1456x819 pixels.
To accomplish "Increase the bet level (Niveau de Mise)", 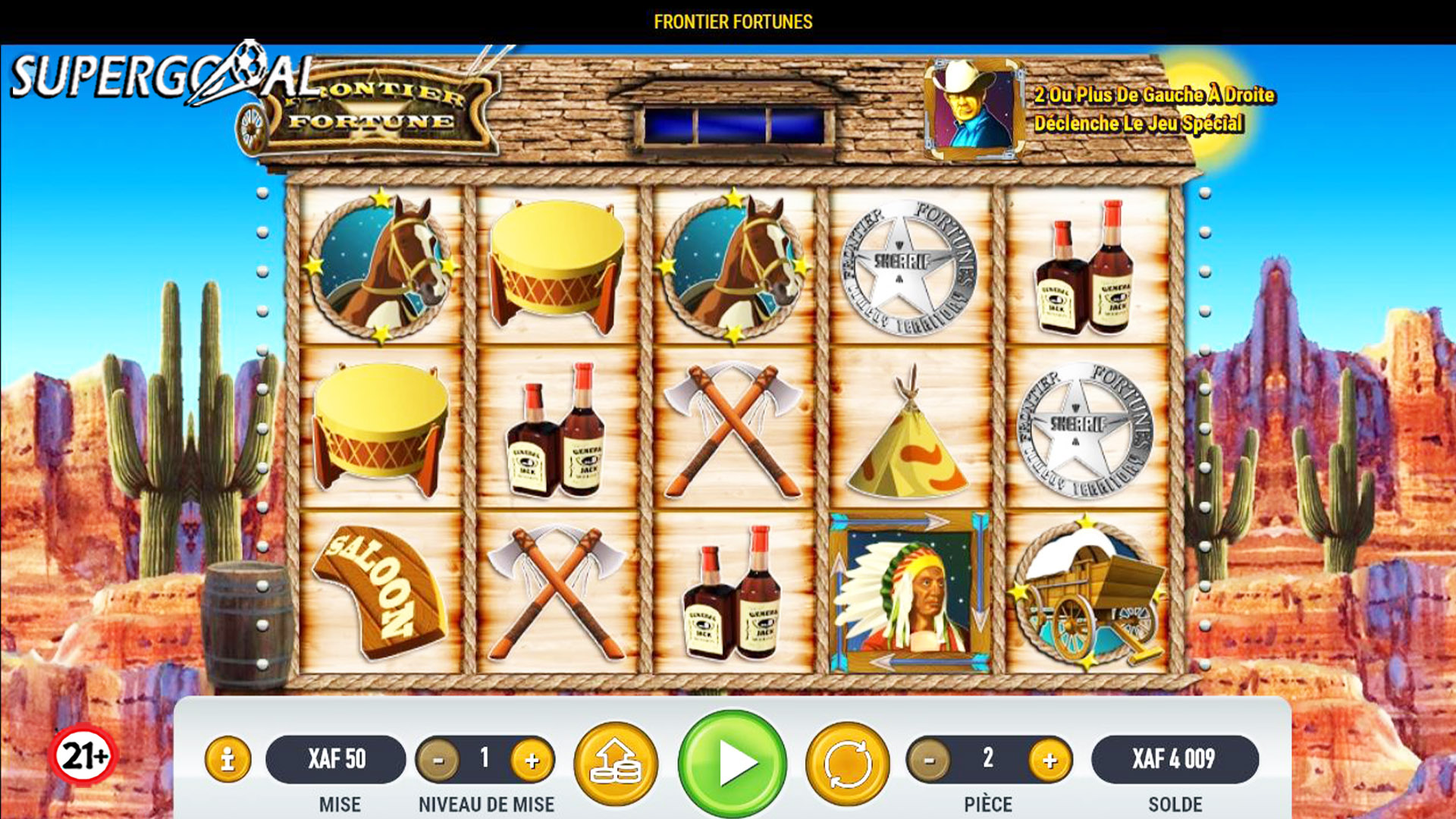I will (x=532, y=760).
